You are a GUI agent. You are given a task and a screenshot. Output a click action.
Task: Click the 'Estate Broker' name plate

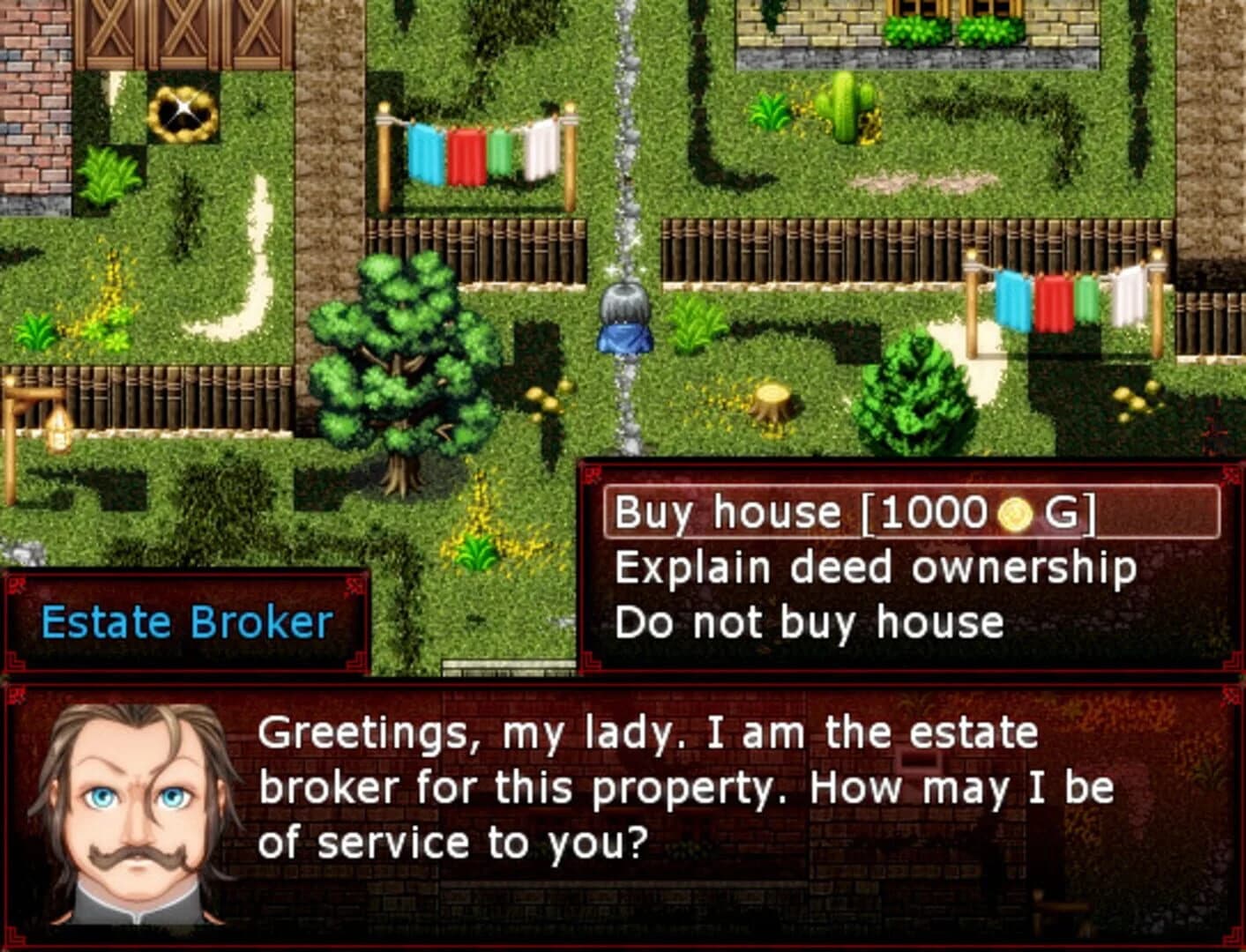coord(185,621)
